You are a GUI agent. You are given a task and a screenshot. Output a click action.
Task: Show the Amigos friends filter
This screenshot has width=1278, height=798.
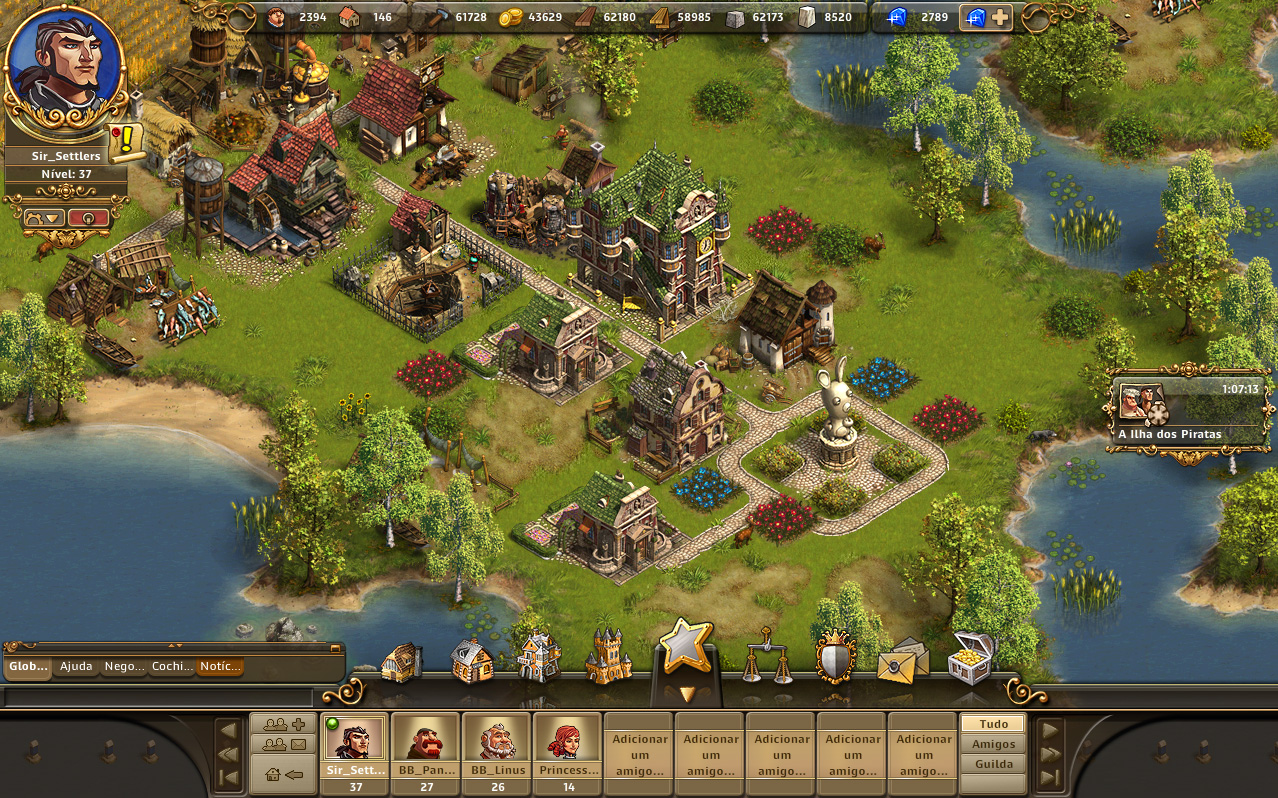tap(992, 744)
